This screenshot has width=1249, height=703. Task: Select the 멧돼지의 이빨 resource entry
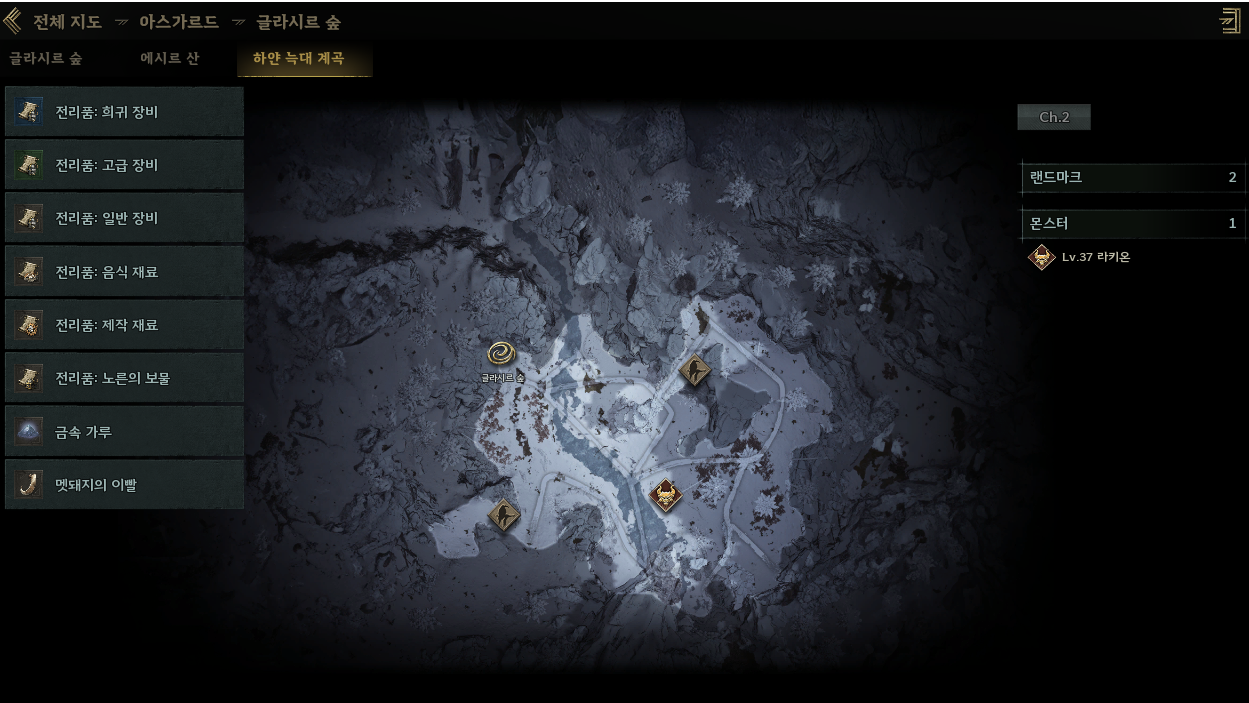coord(125,485)
